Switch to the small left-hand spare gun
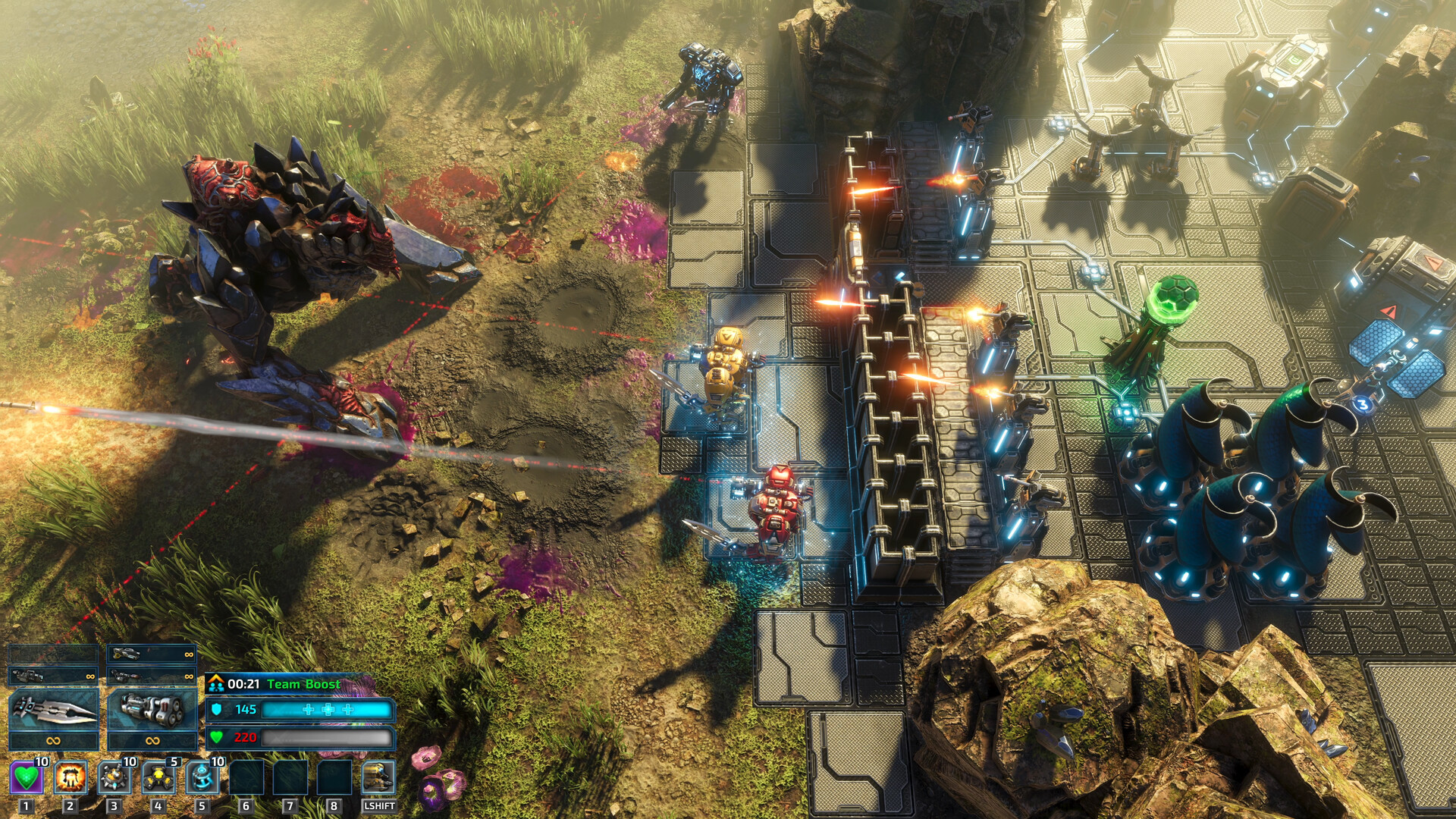The height and width of the screenshot is (819, 1456). (x=53, y=674)
